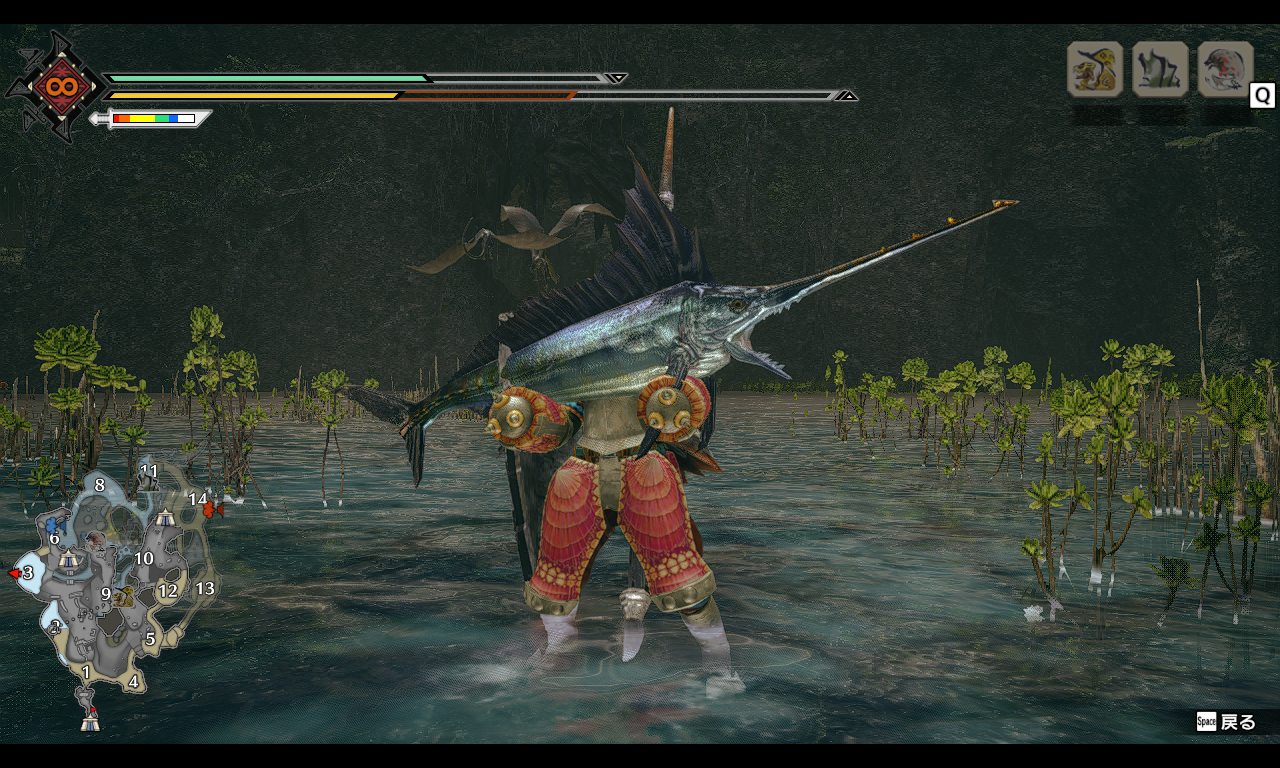Click the main camp tent with red flag
Image resolution: width=1280 pixels, height=768 pixels.
tap(90, 719)
